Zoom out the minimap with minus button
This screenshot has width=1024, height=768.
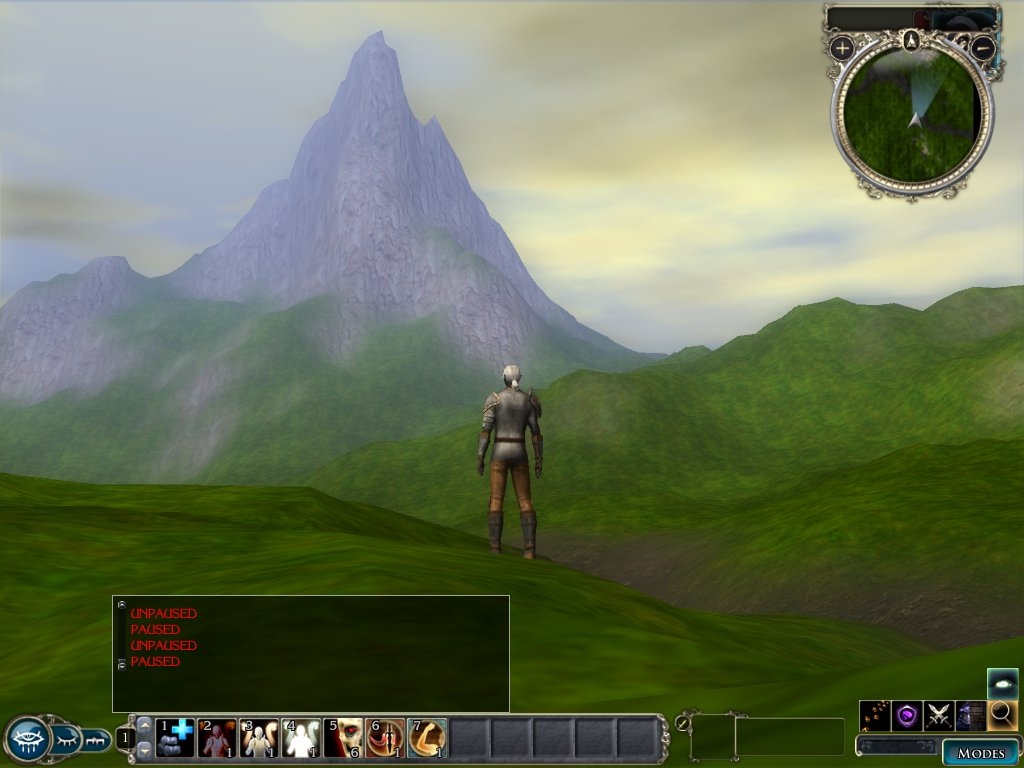tap(983, 47)
